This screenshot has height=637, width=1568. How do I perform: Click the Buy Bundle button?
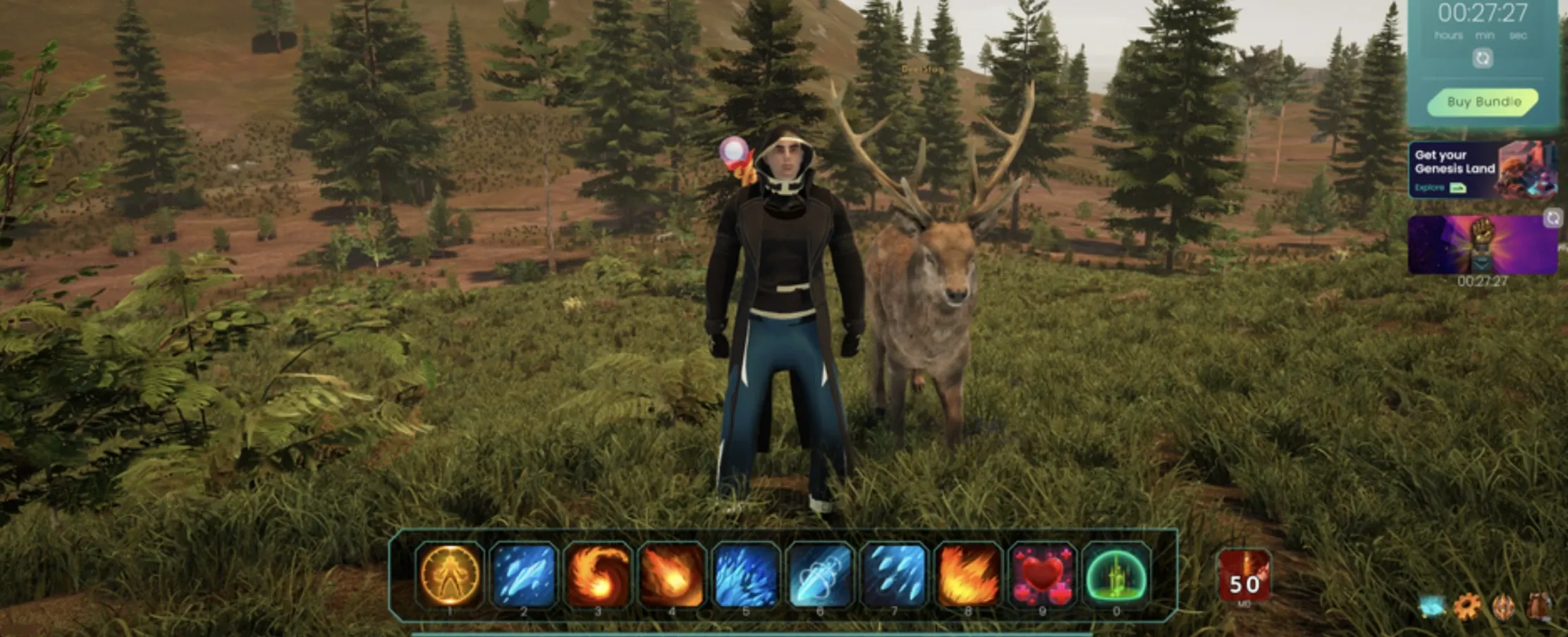pyautogui.click(x=1483, y=102)
